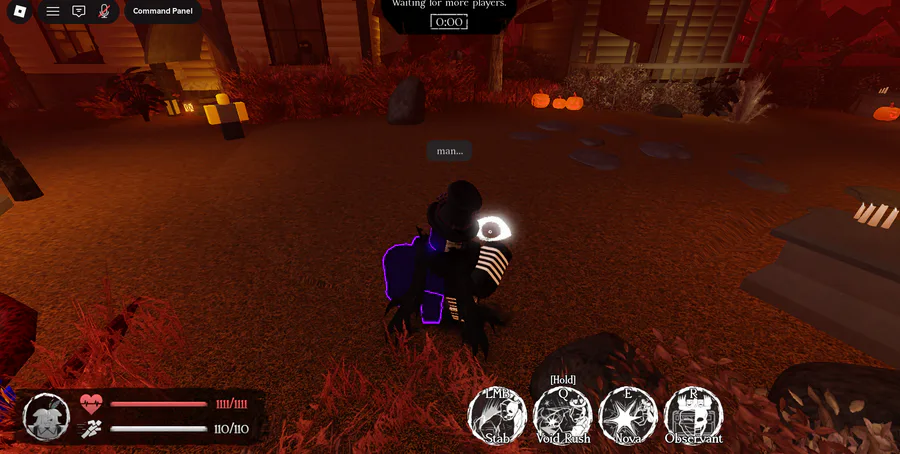900x454 pixels.
Task: Activate the Void Rush ability
Action: (563, 415)
